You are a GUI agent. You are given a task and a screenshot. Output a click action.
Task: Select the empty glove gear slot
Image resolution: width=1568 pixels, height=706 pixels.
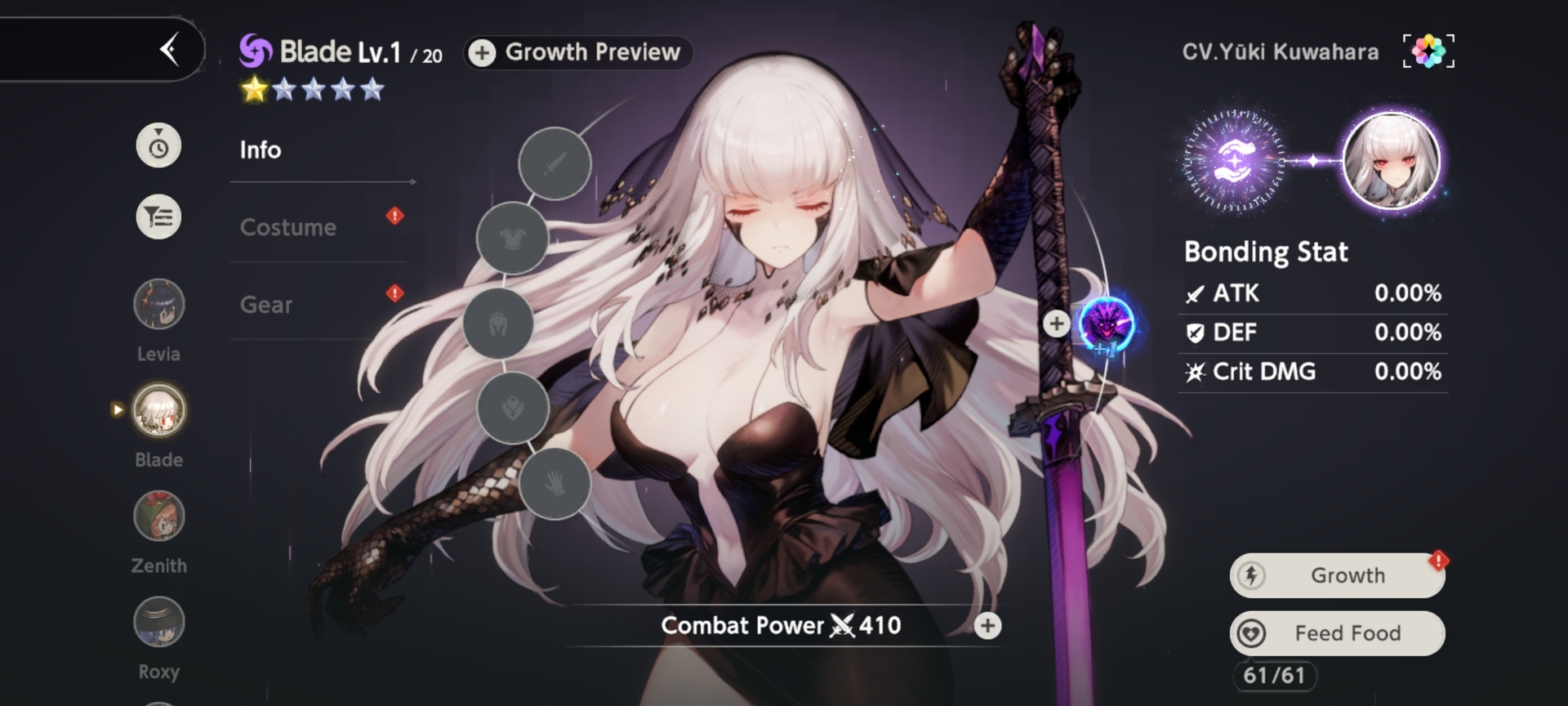(x=555, y=484)
